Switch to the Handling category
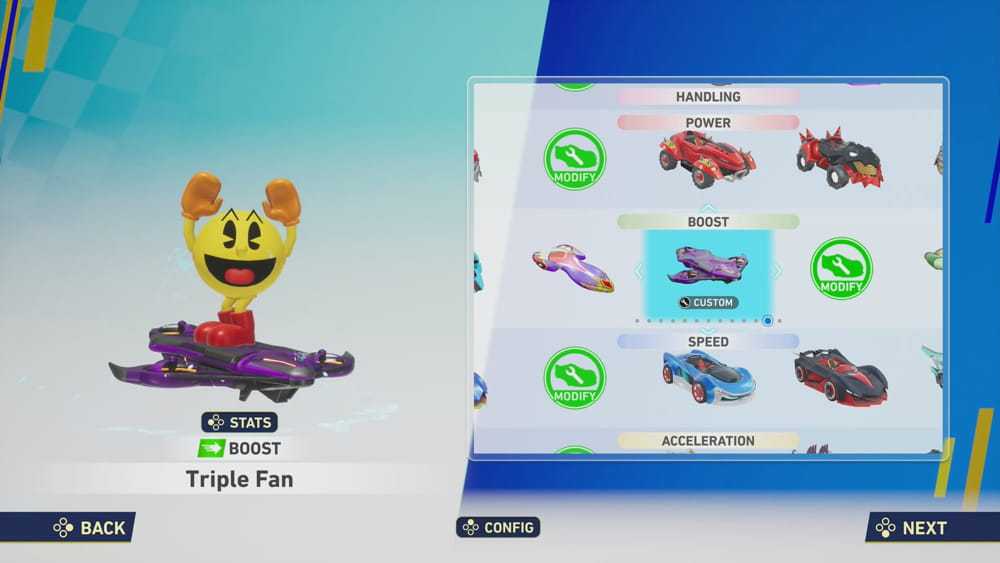Viewport: 1000px width, 563px height. coord(708,97)
